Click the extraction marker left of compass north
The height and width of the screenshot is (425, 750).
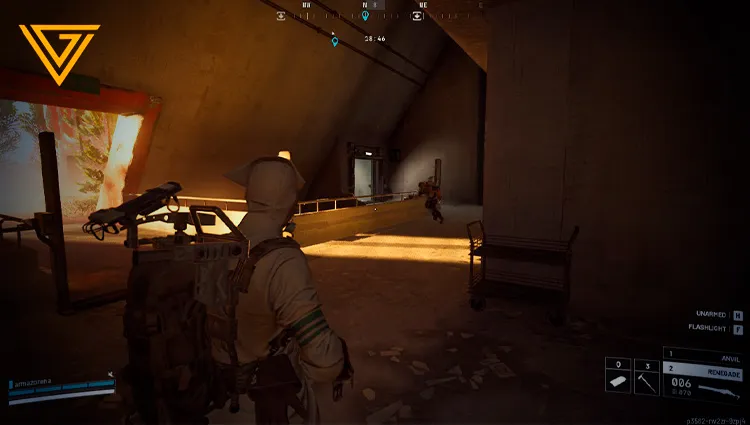[x=281, y=15]
